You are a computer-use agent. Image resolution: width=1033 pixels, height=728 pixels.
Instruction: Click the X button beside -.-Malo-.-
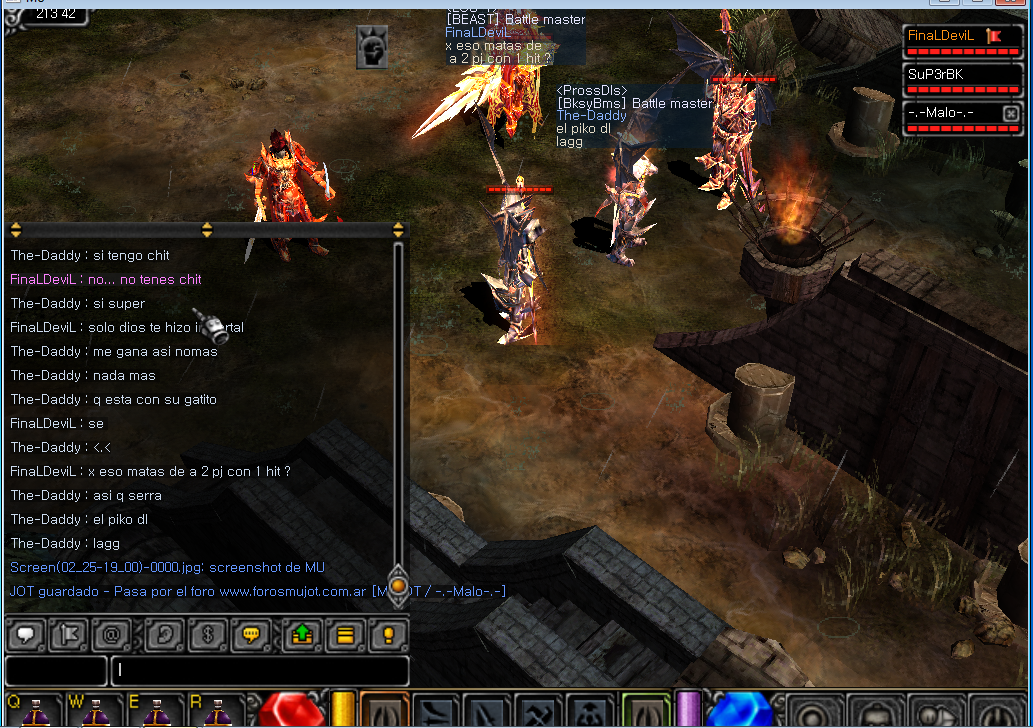(1011, 114)
